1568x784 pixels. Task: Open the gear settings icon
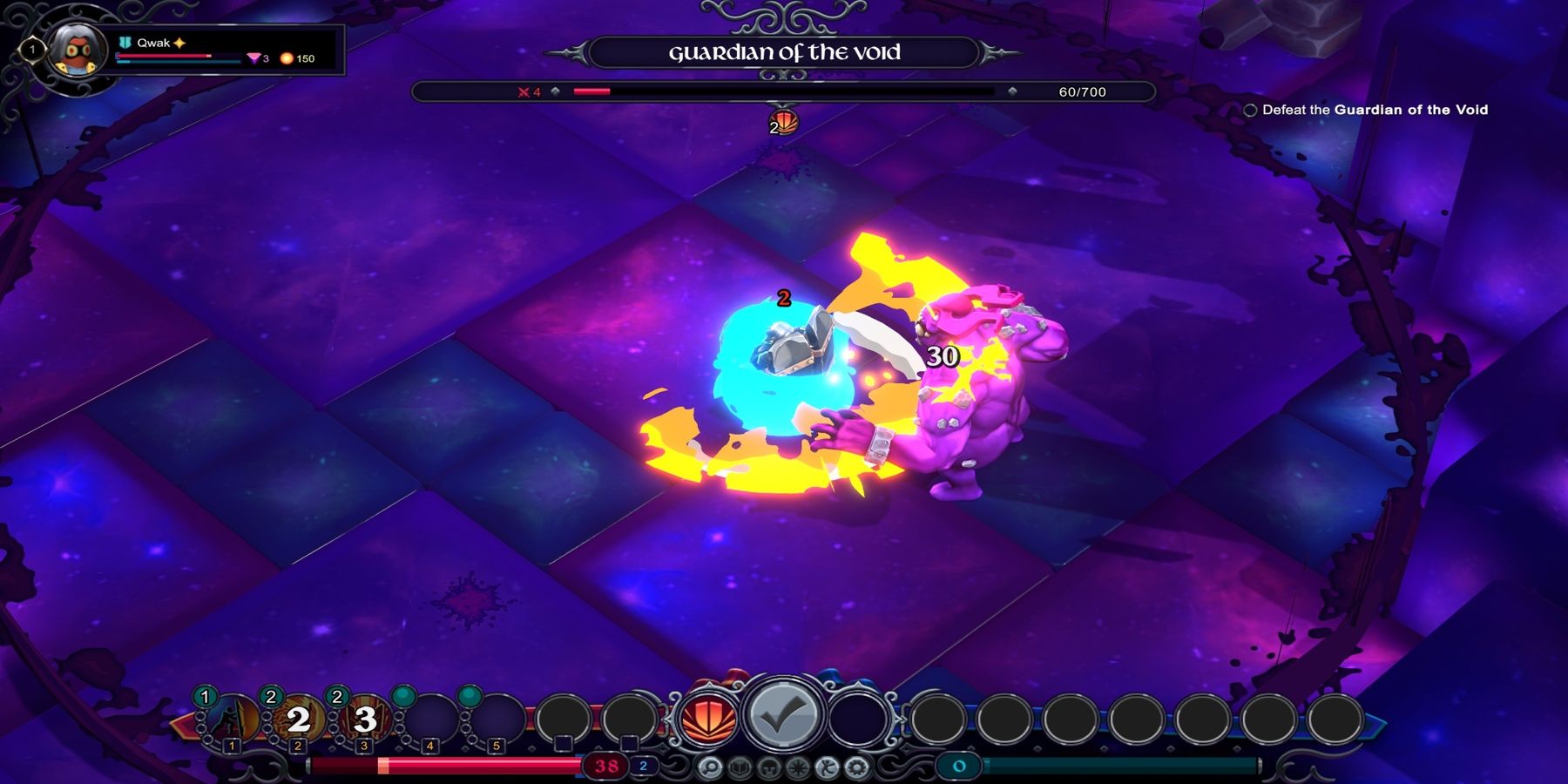coord(857,767)
